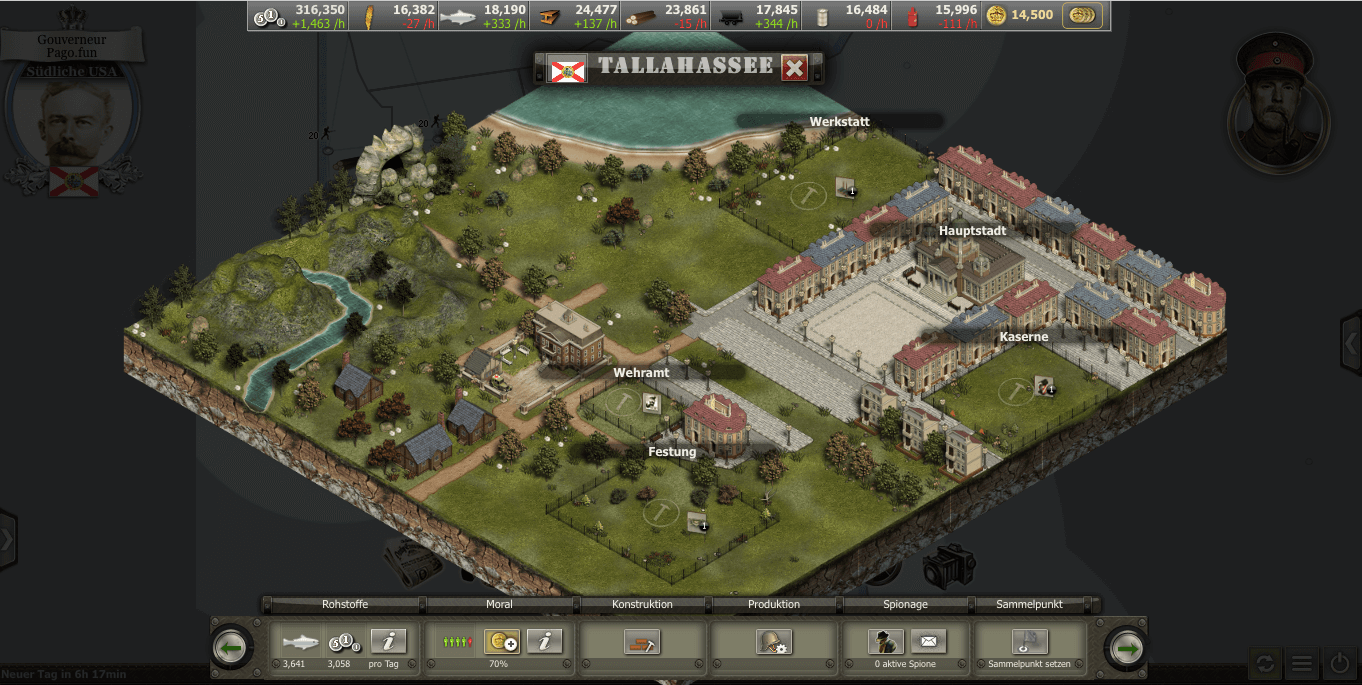Screen dimensions: 1362x685
Task: Go to previous province with left arrow
Action: click(232, 648)
